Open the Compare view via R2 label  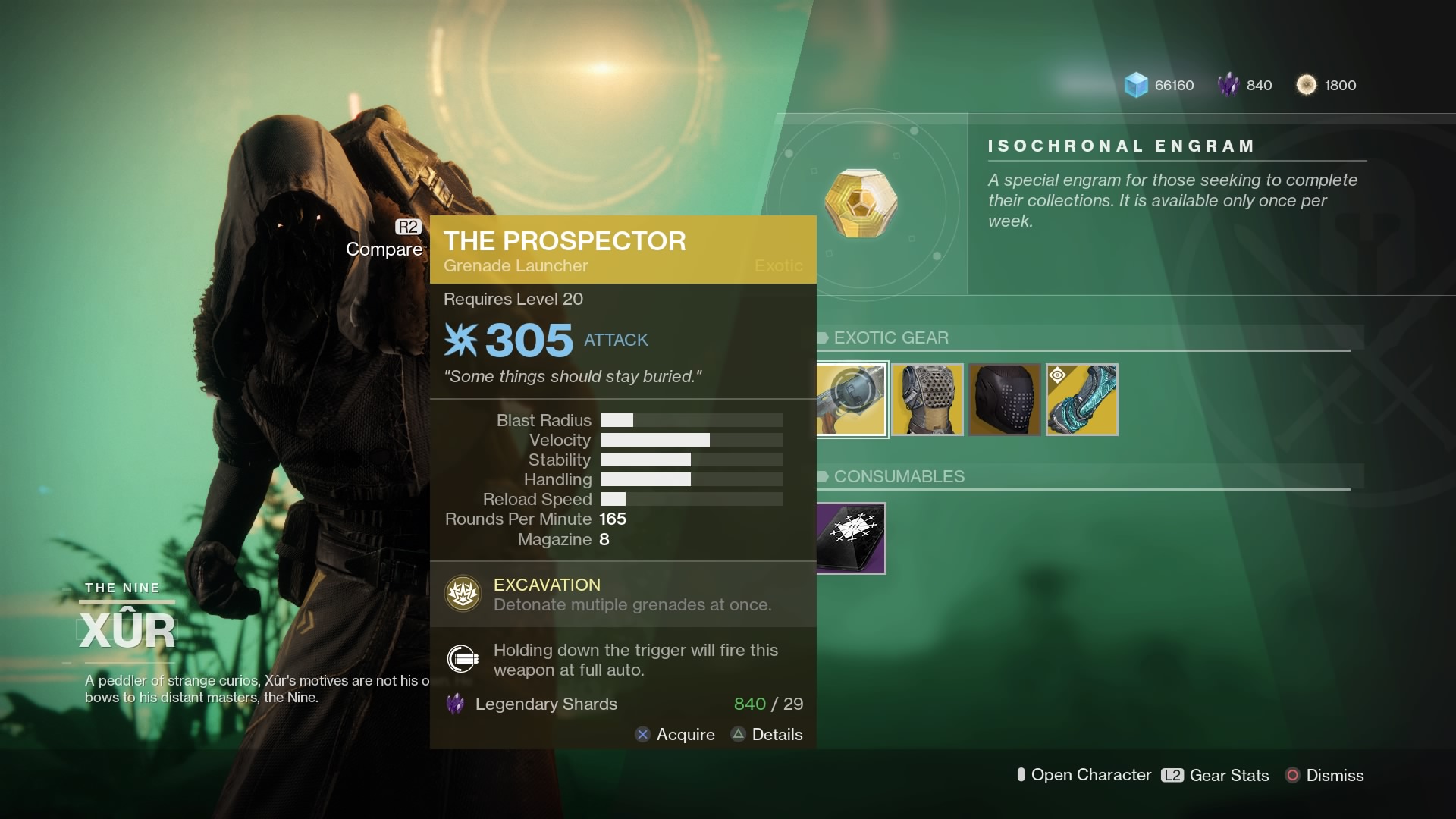point(406,225)
